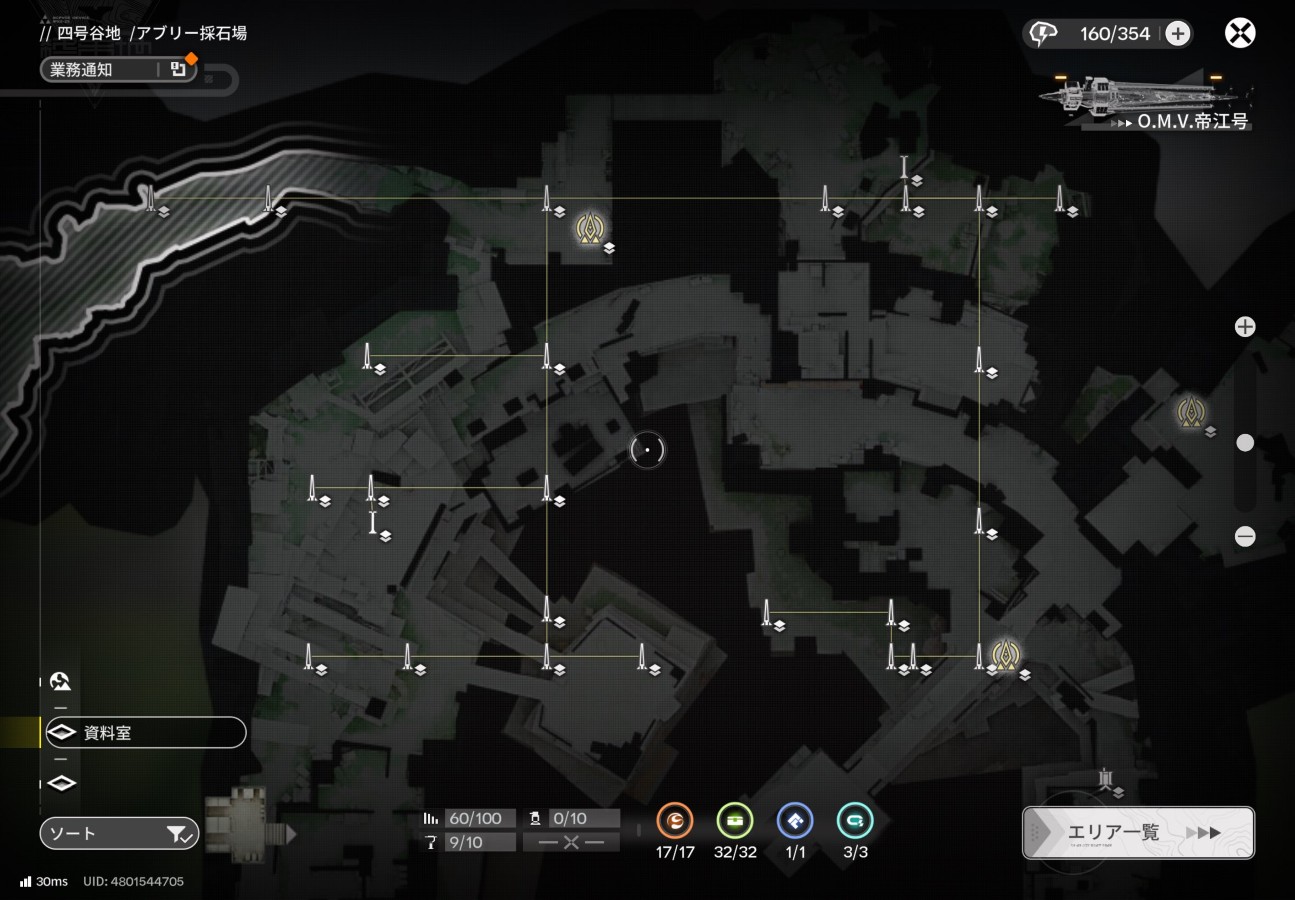Close the map with the X button
The width and height of the screenshot is (1295, 900).
pos(1240,33)
